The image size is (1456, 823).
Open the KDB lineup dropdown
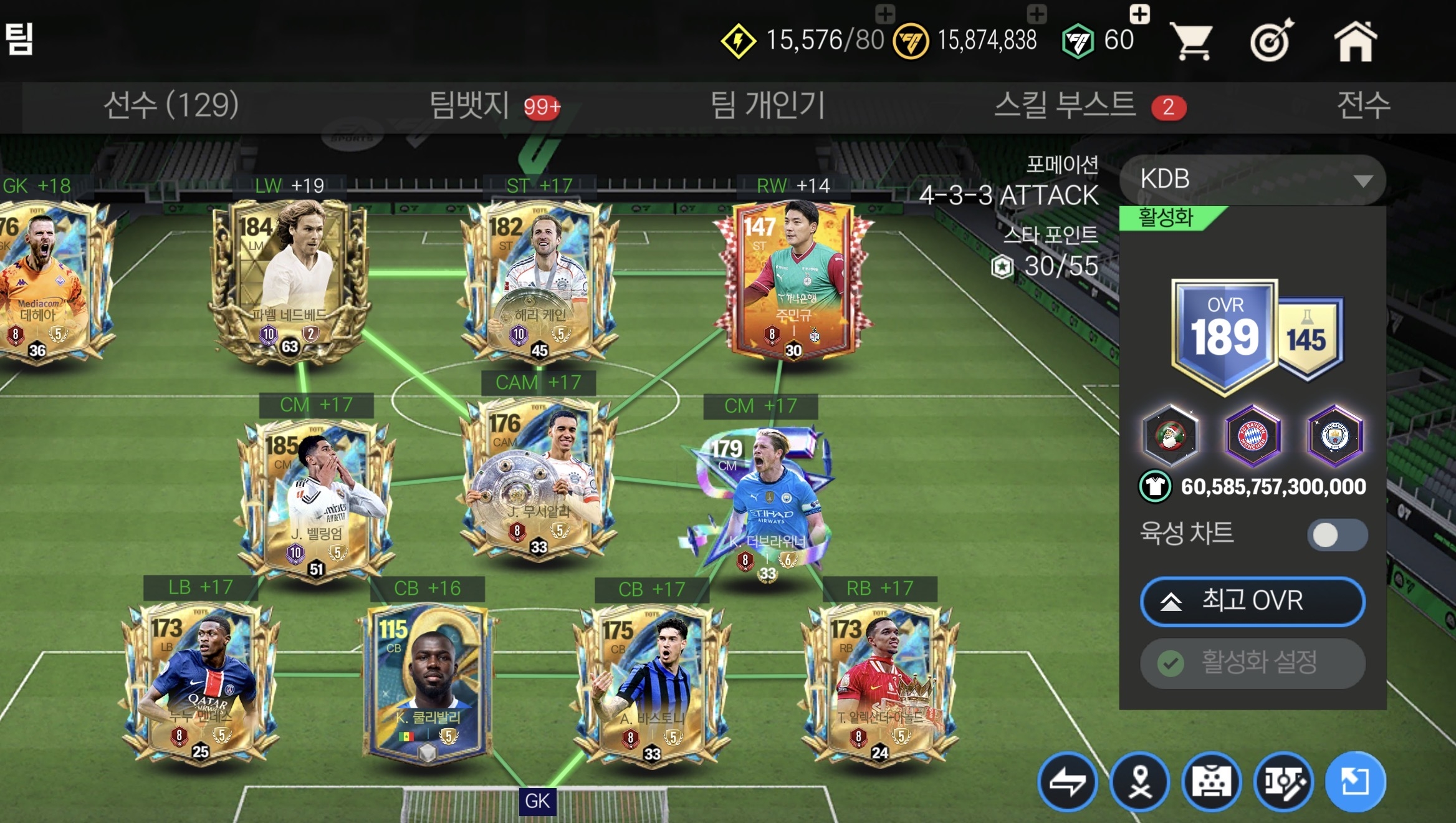[1253, 180]
